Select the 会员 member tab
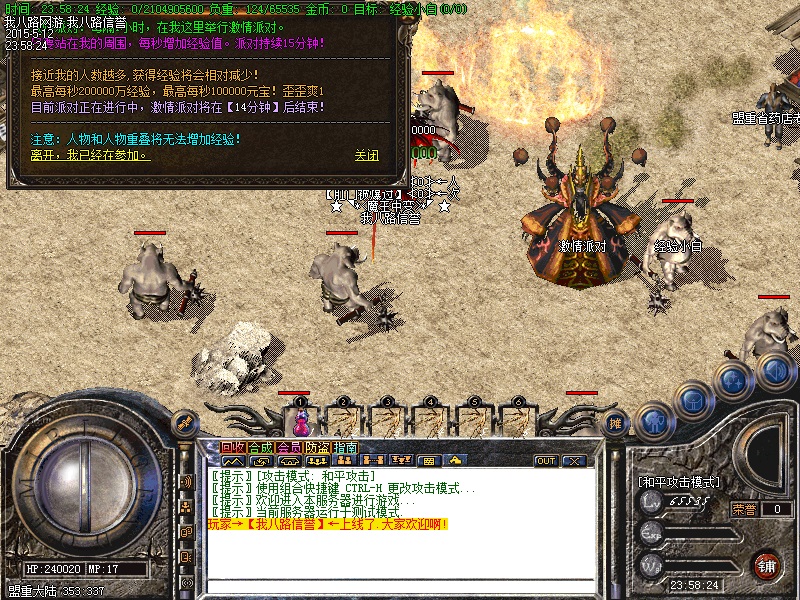800x600 pixels. click(x=289, y=447)
